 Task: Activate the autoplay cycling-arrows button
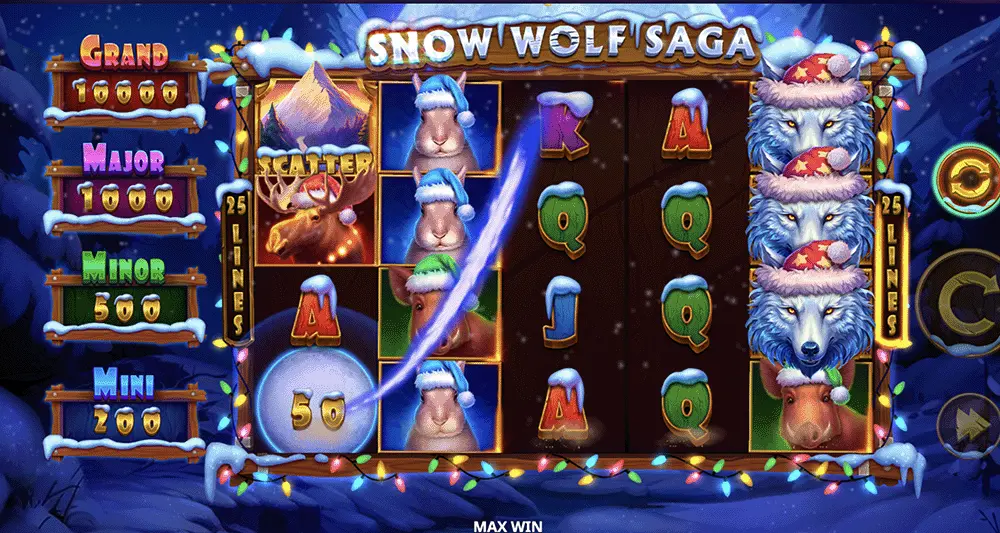tap(965, 179)
